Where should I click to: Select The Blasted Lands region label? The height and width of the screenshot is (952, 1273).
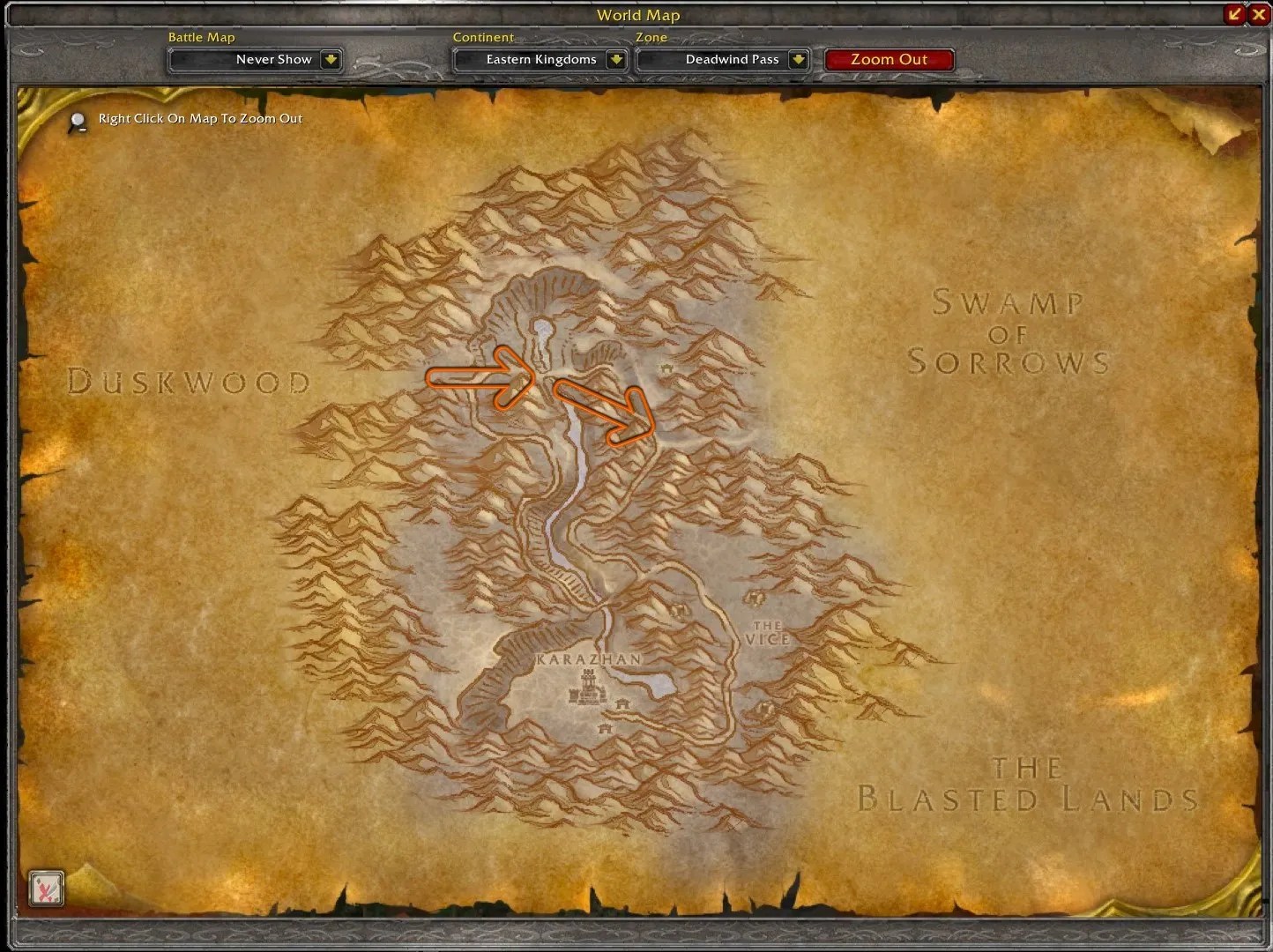click(1025, 785)
